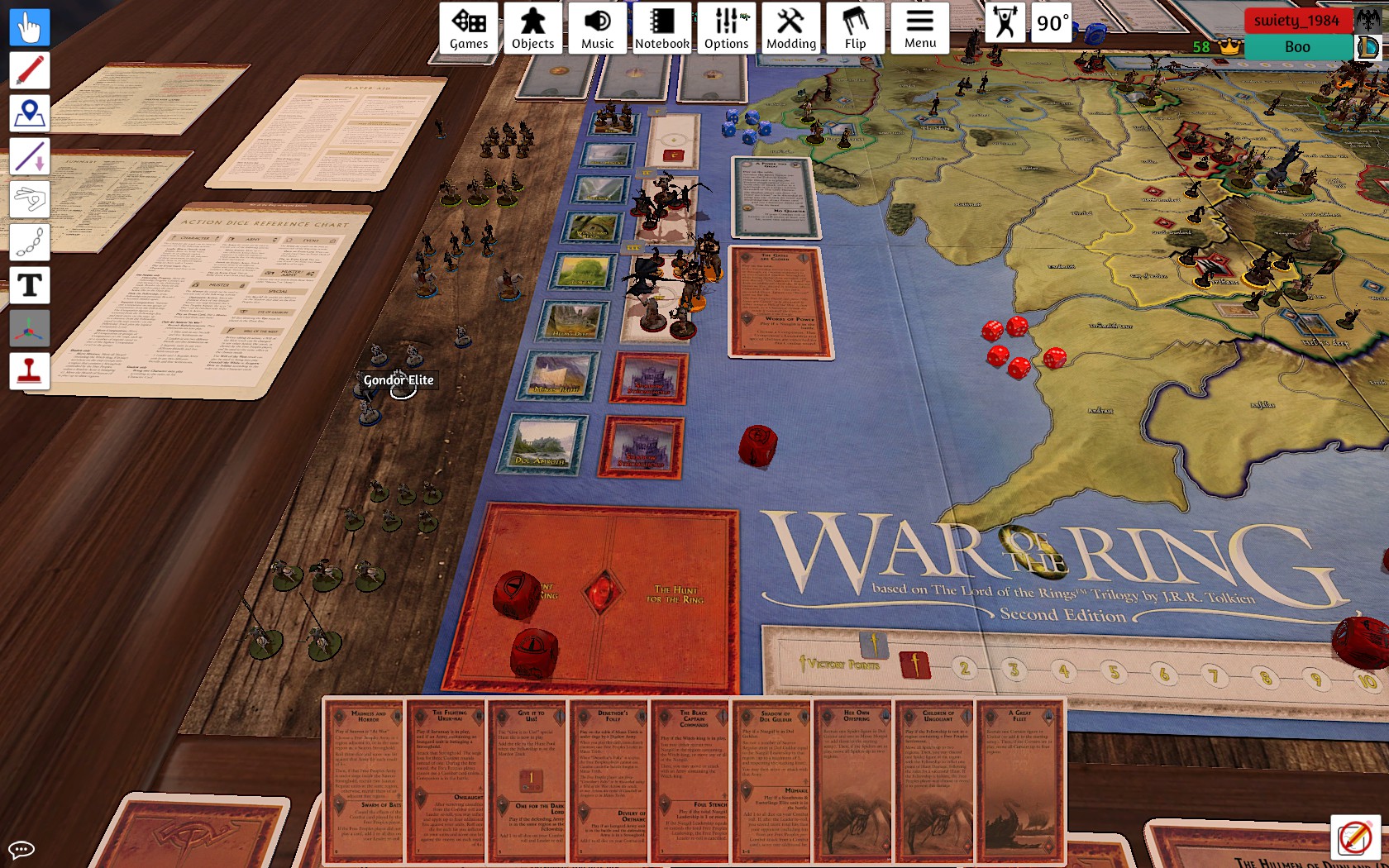Choose the red pencil draw tool

coord(30,70)
